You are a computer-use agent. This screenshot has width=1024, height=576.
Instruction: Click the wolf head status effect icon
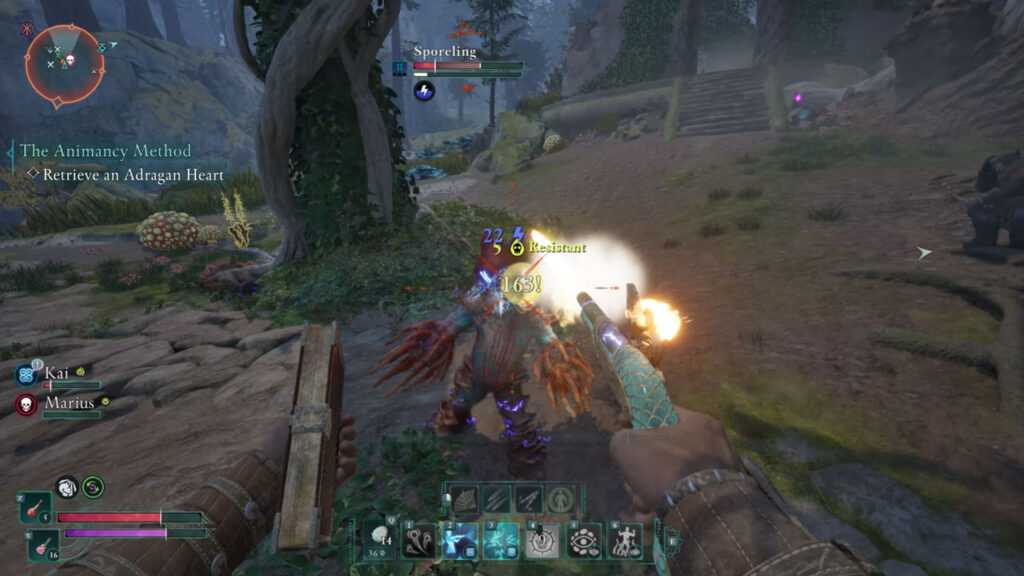pos(67,486)
